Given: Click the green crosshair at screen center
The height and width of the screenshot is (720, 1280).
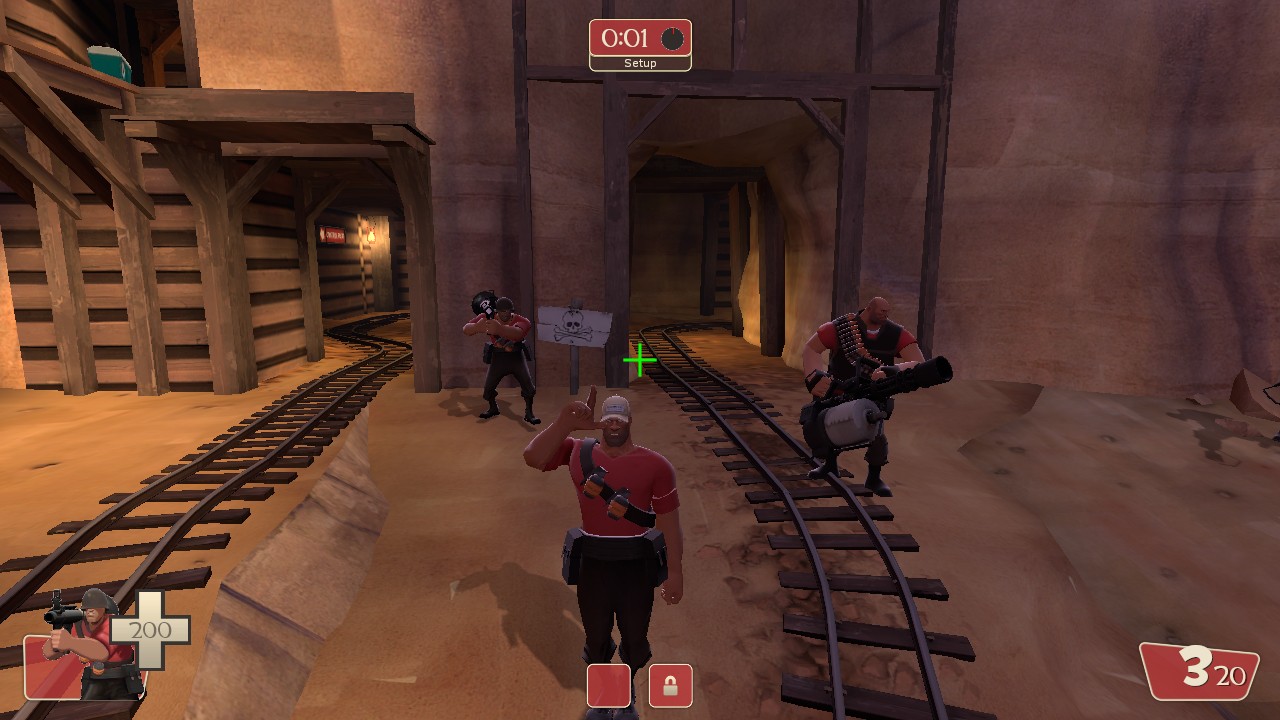Looking at the screenshot, I should 639,358.
